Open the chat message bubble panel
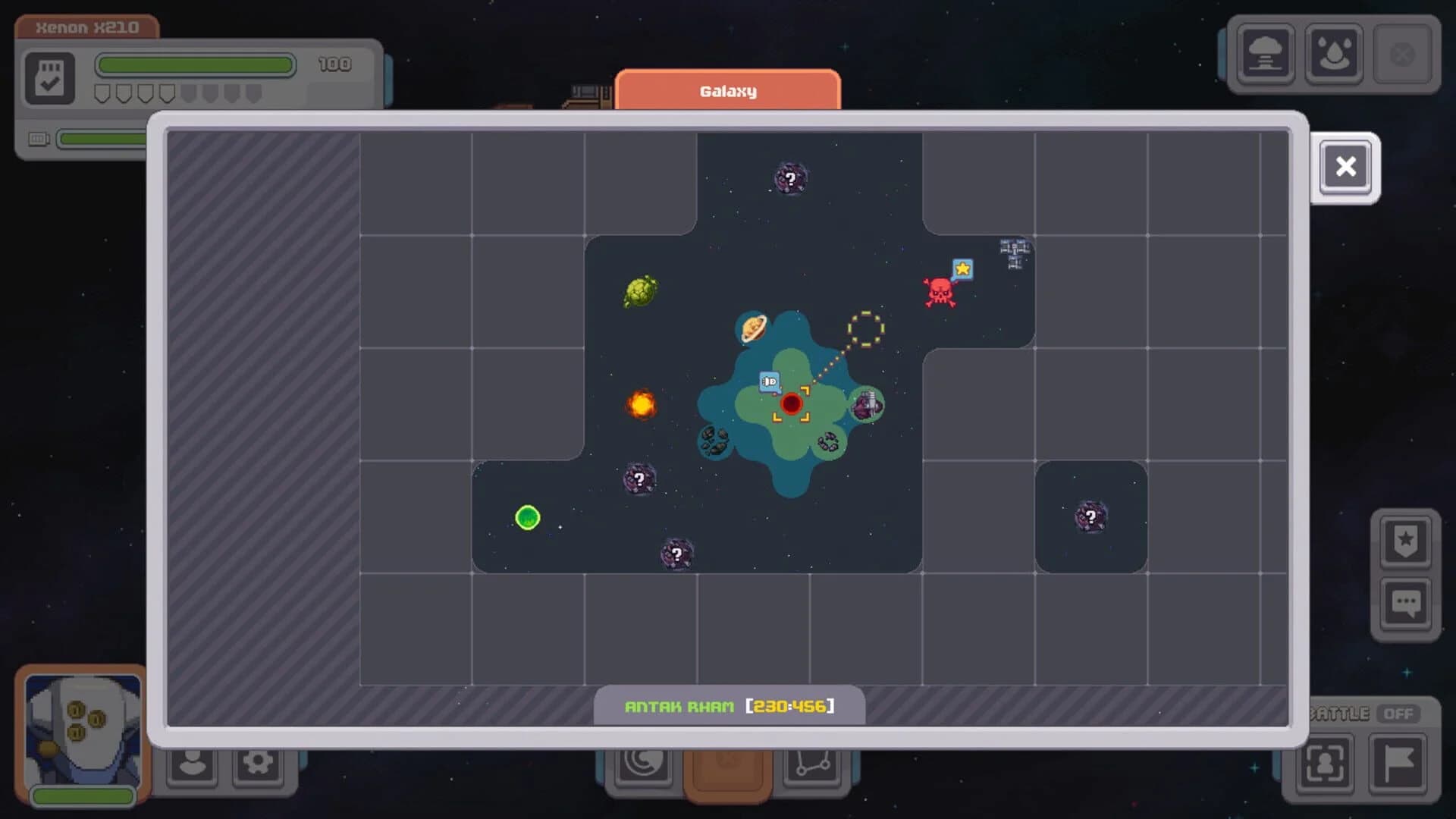This screenshot has width=1456, height=819. [x=1407, y=601]
